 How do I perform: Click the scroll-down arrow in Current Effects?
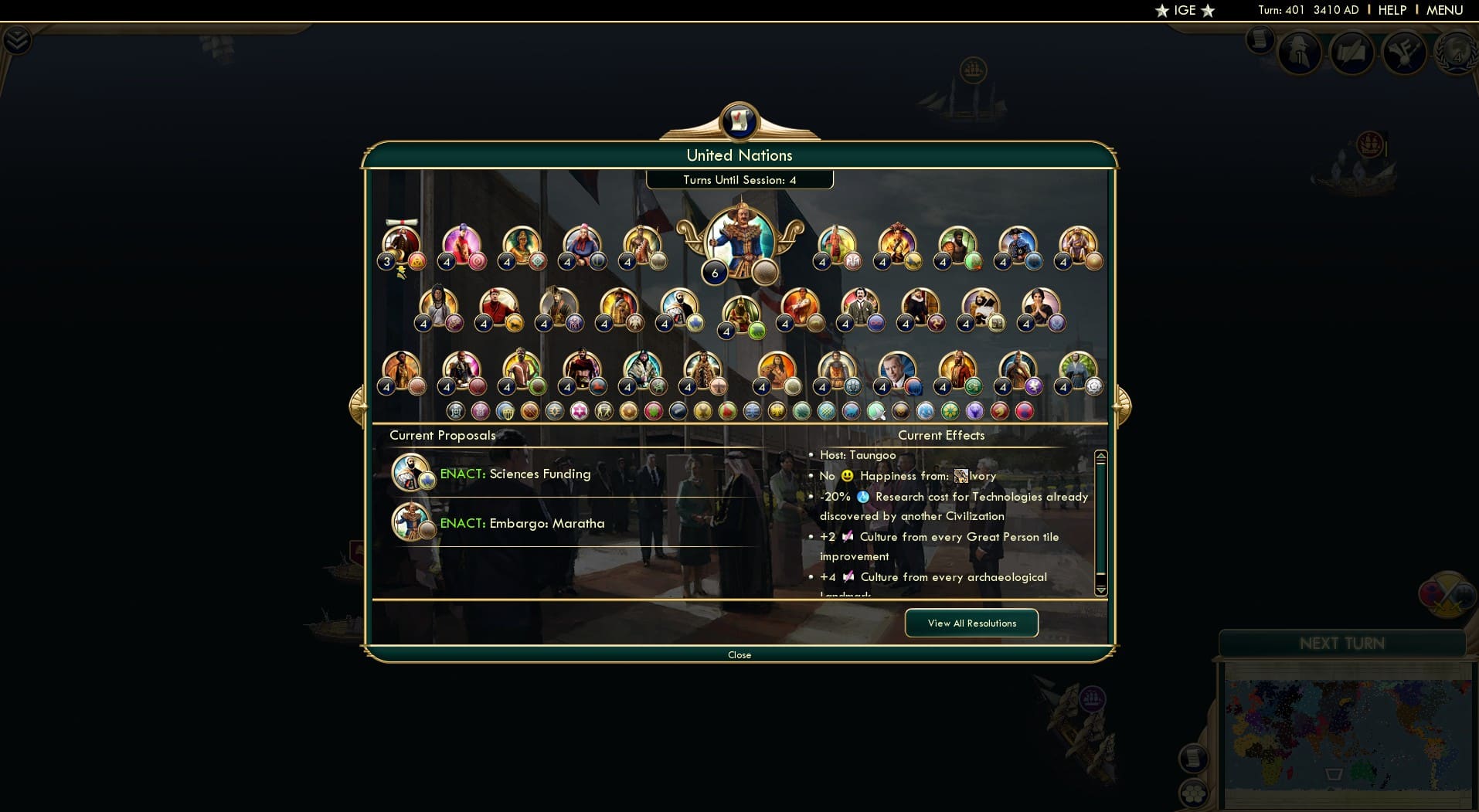[1100, 589]
